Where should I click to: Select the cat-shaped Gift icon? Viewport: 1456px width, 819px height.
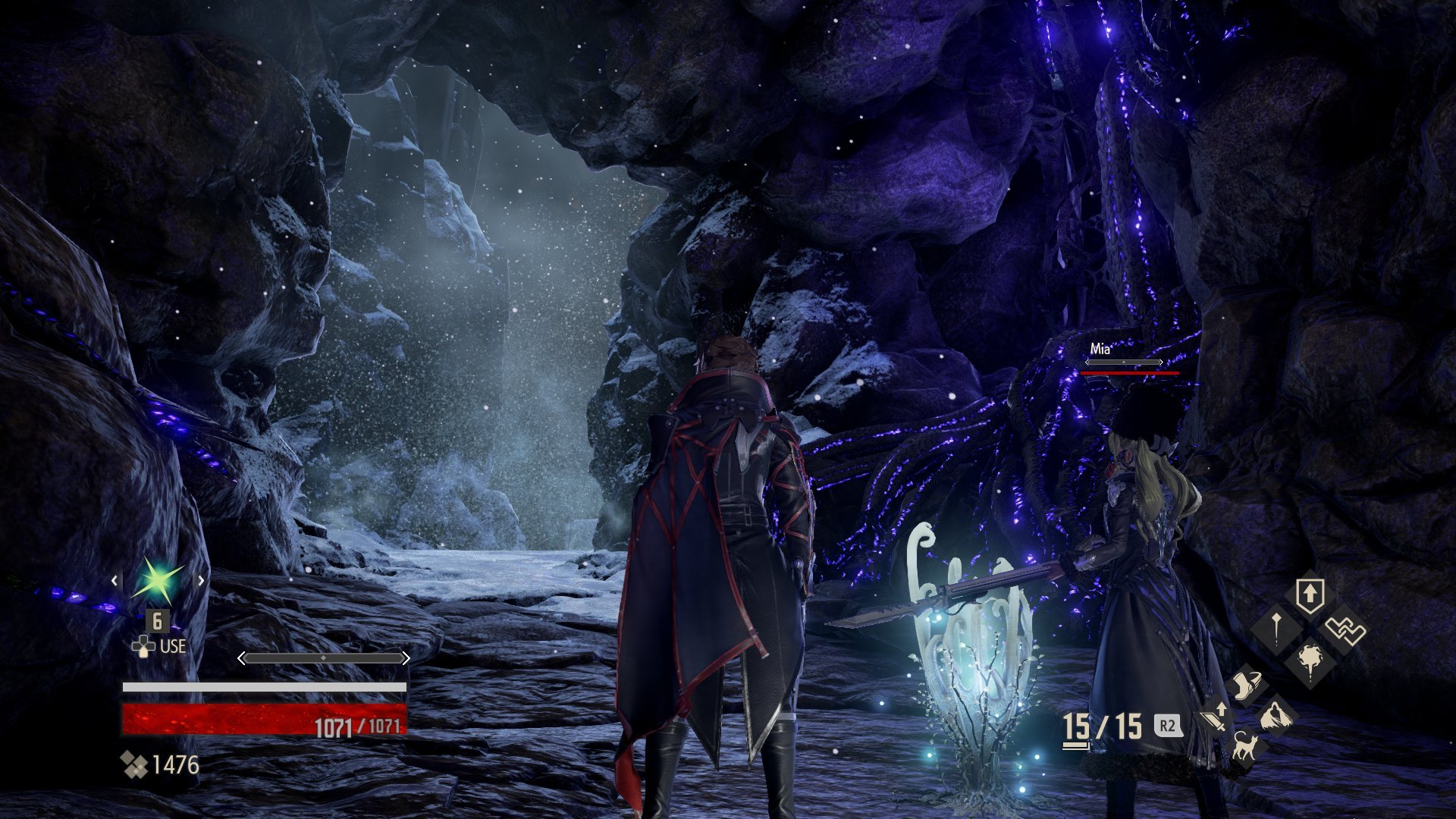(1246, 746)
